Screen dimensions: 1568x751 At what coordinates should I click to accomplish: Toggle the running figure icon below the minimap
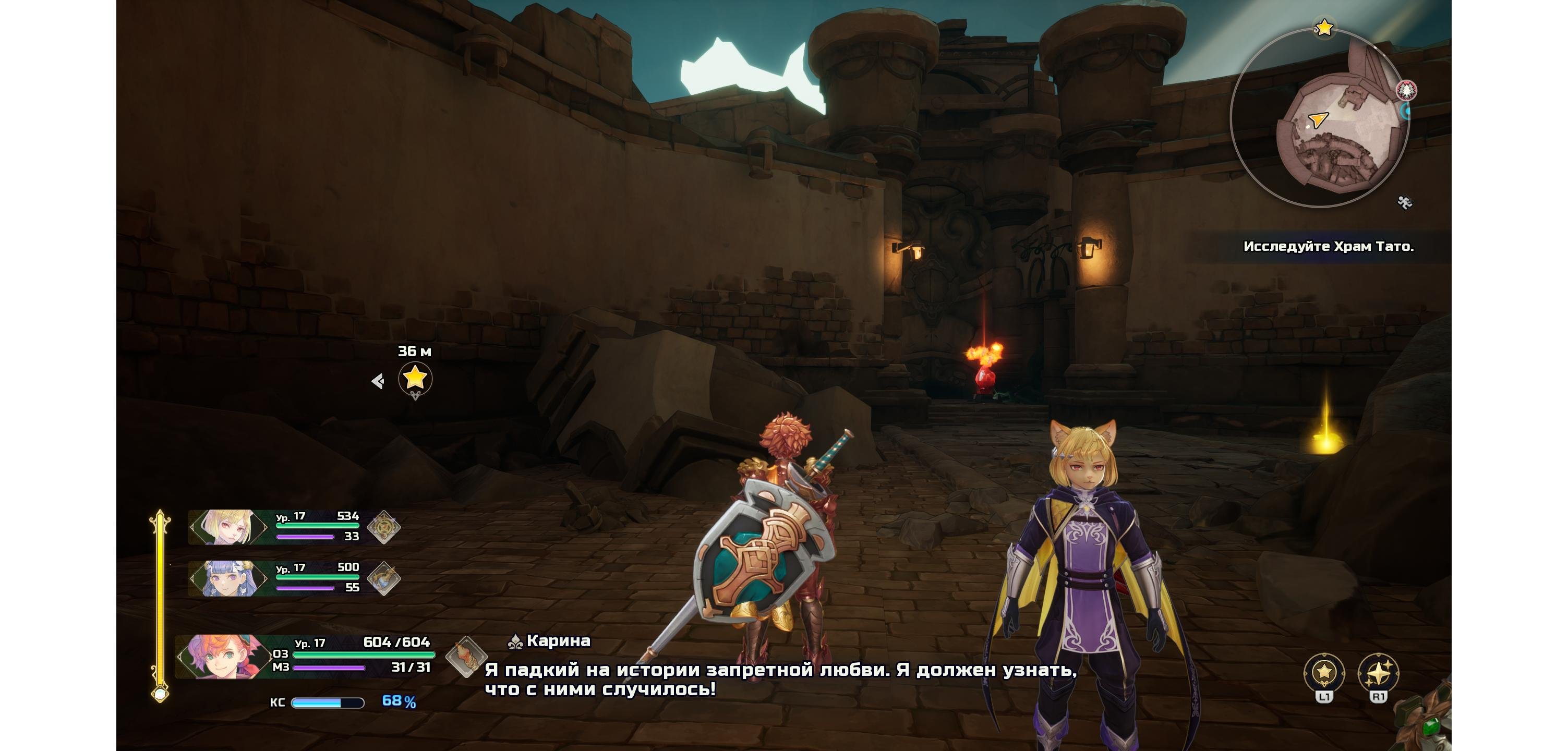click(x=1404, y=203)
